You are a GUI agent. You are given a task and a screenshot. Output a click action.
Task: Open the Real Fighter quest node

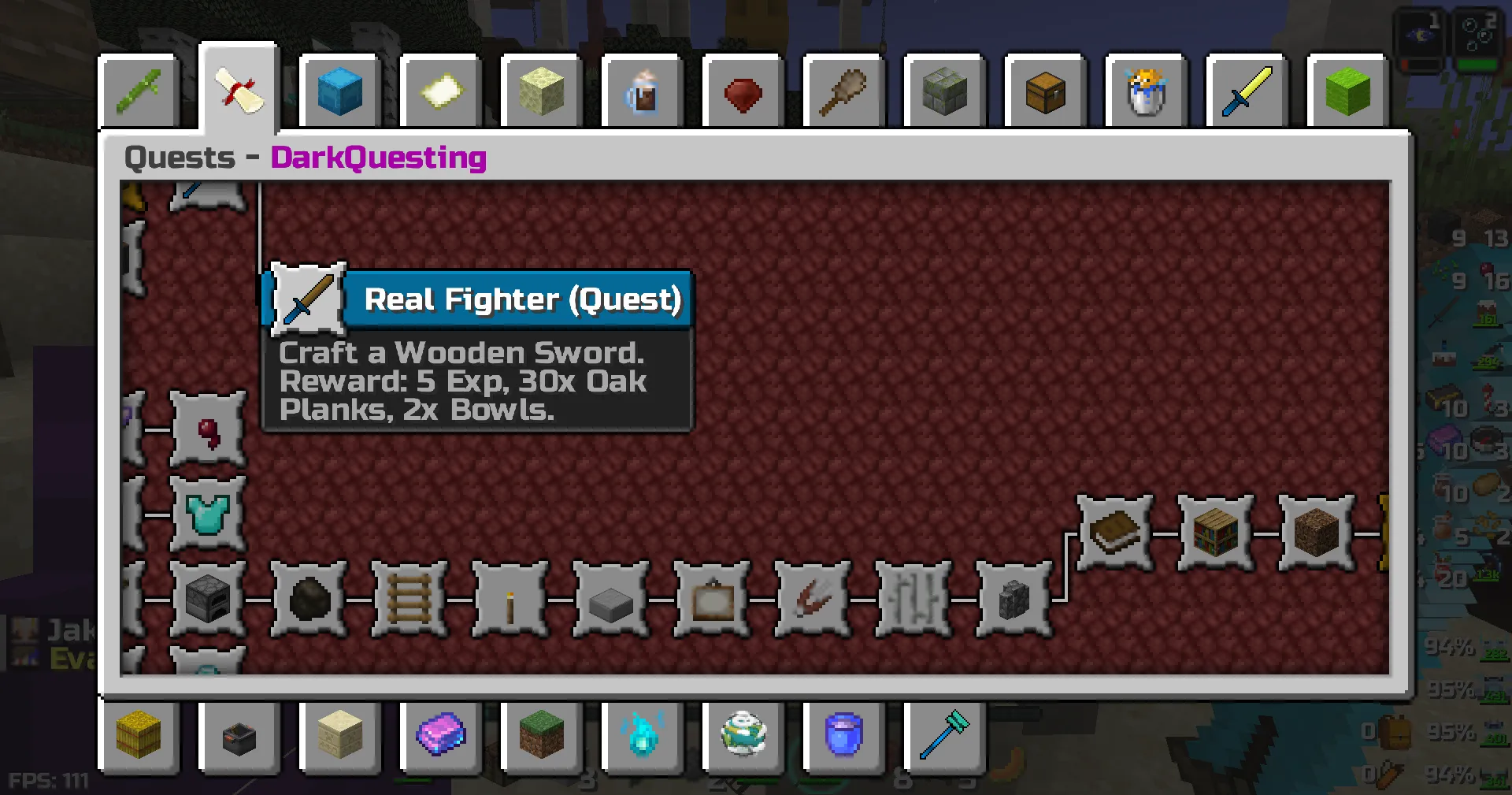tap(307, 299)
